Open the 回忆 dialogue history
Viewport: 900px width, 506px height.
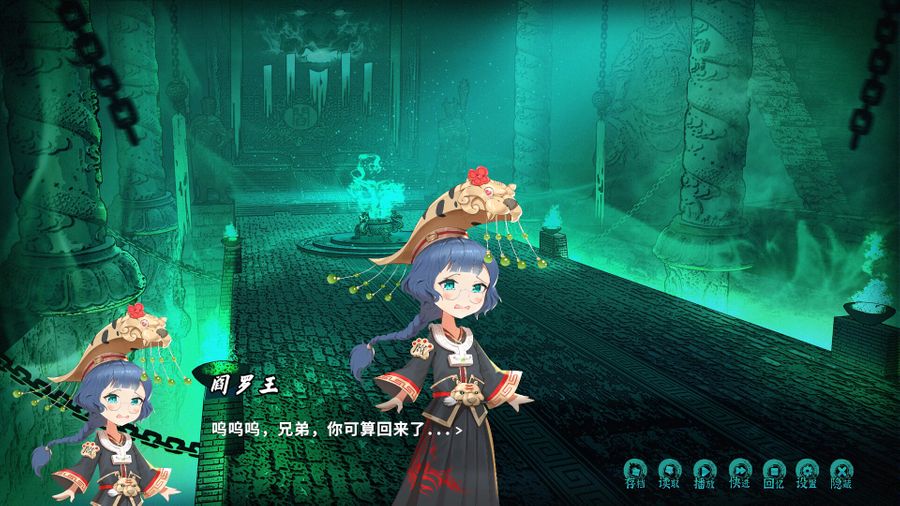(773, 472)
